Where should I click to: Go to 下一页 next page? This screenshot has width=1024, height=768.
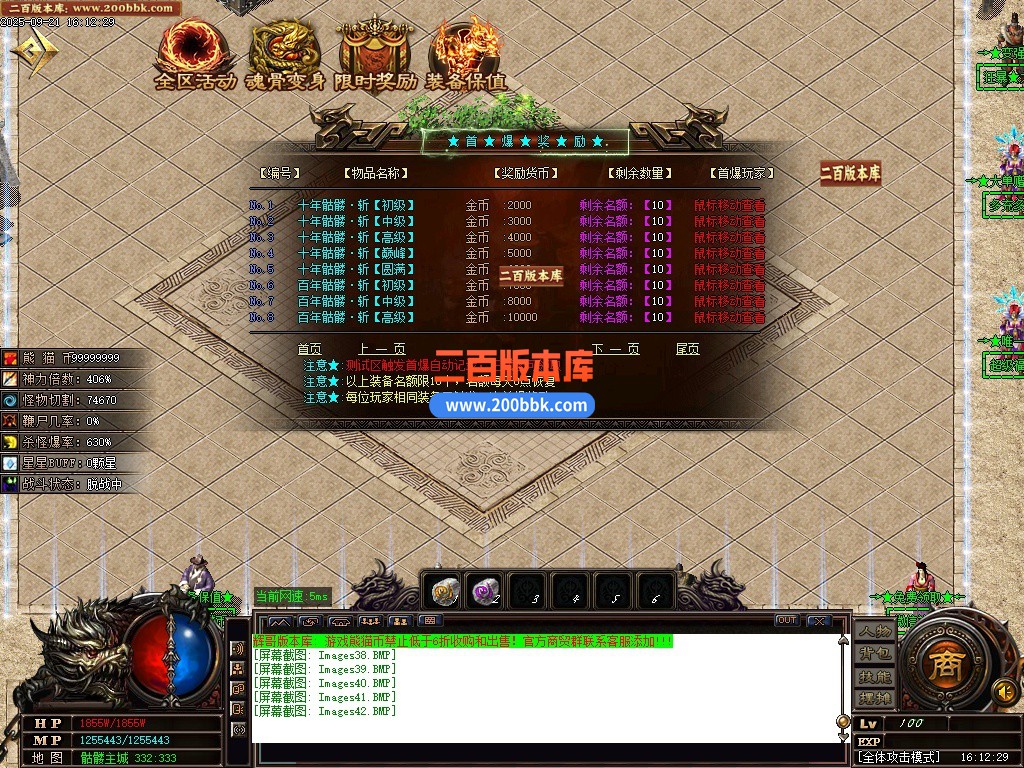pyautogui.click(x=615, y=349)
